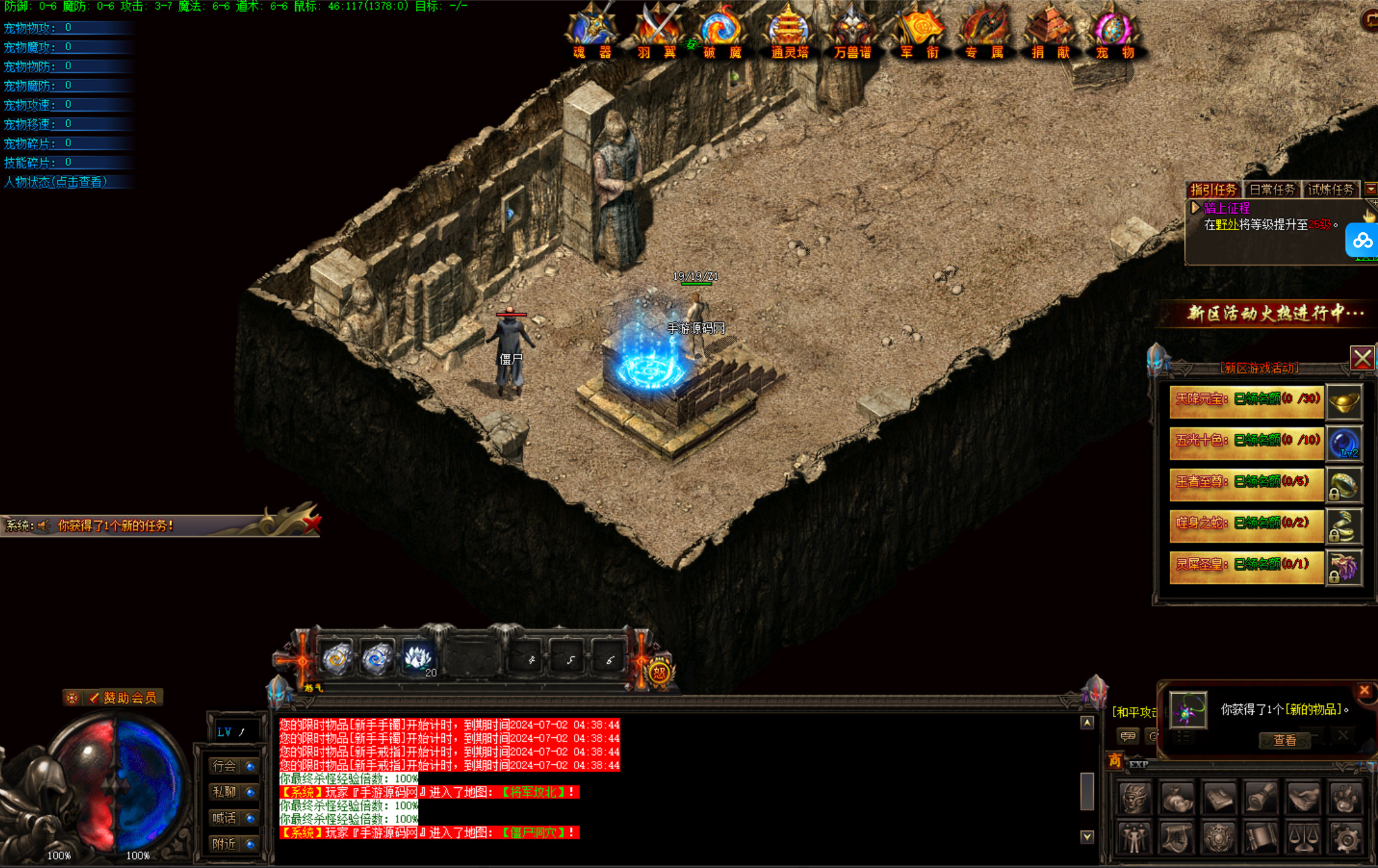The image size is (1378, 868).
Task: Toggle the 附近 nearby chat channel
Action: (x=233, y=844)
